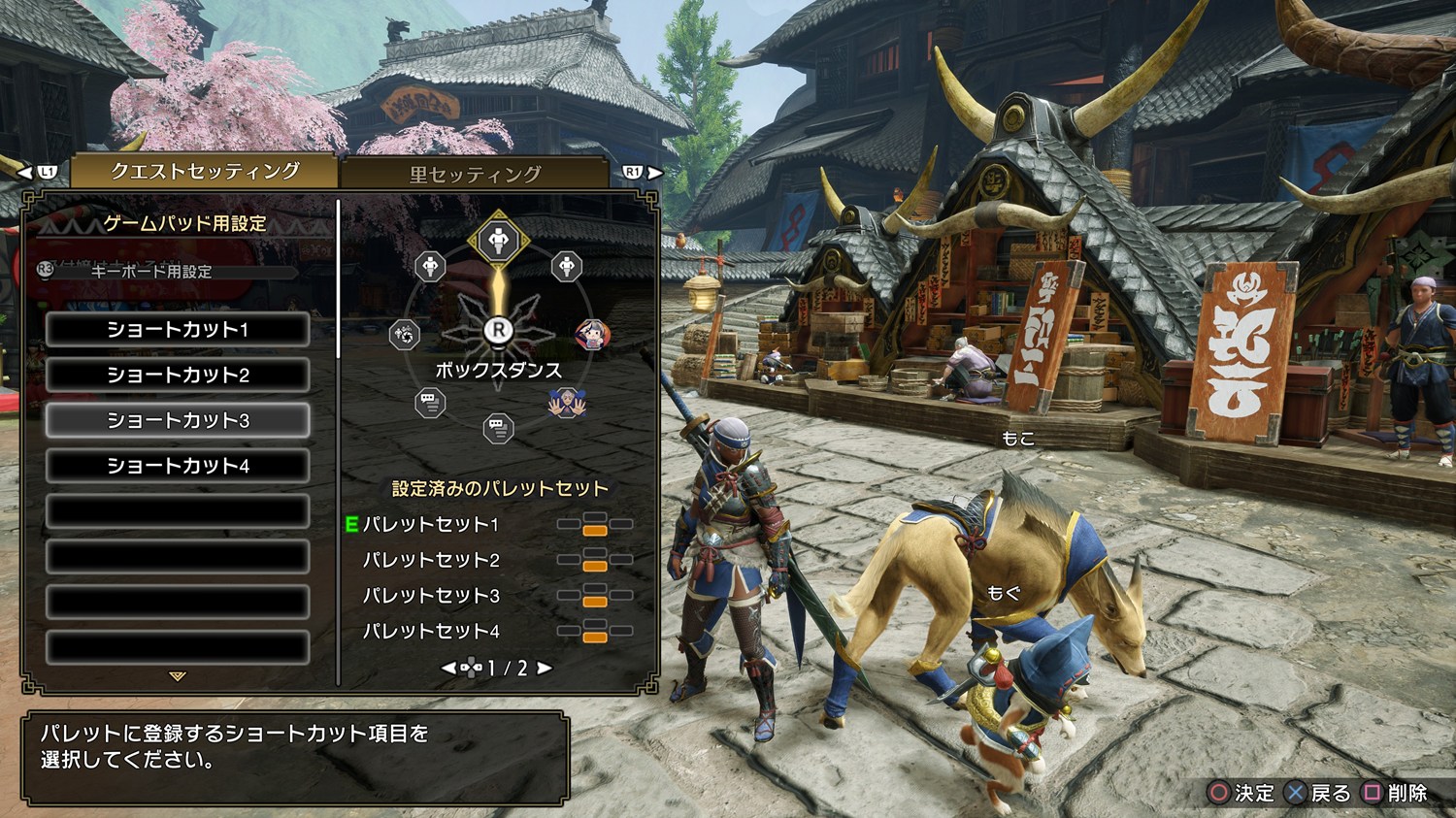
Task: Click the scroll-down arrow under shortcut list
Action: 177,676
